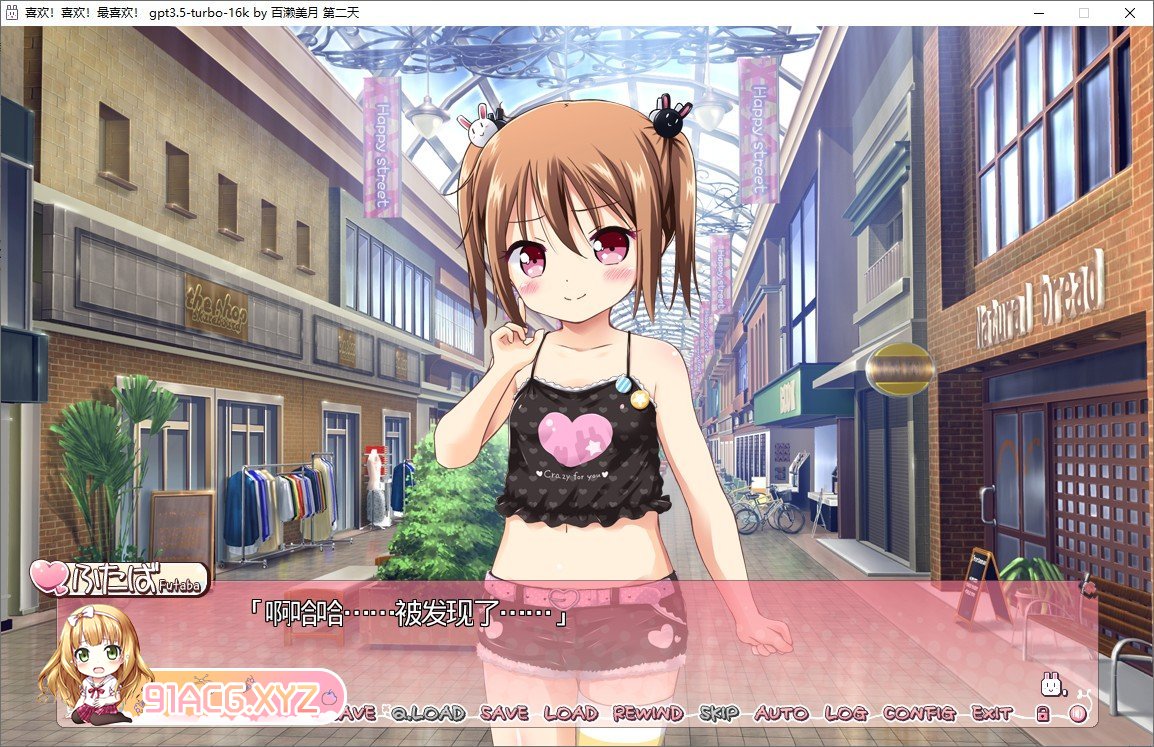Open the CONFIG settings
Screen dimensions: 1154x747
pyautogui.click(x=920, y=714)
